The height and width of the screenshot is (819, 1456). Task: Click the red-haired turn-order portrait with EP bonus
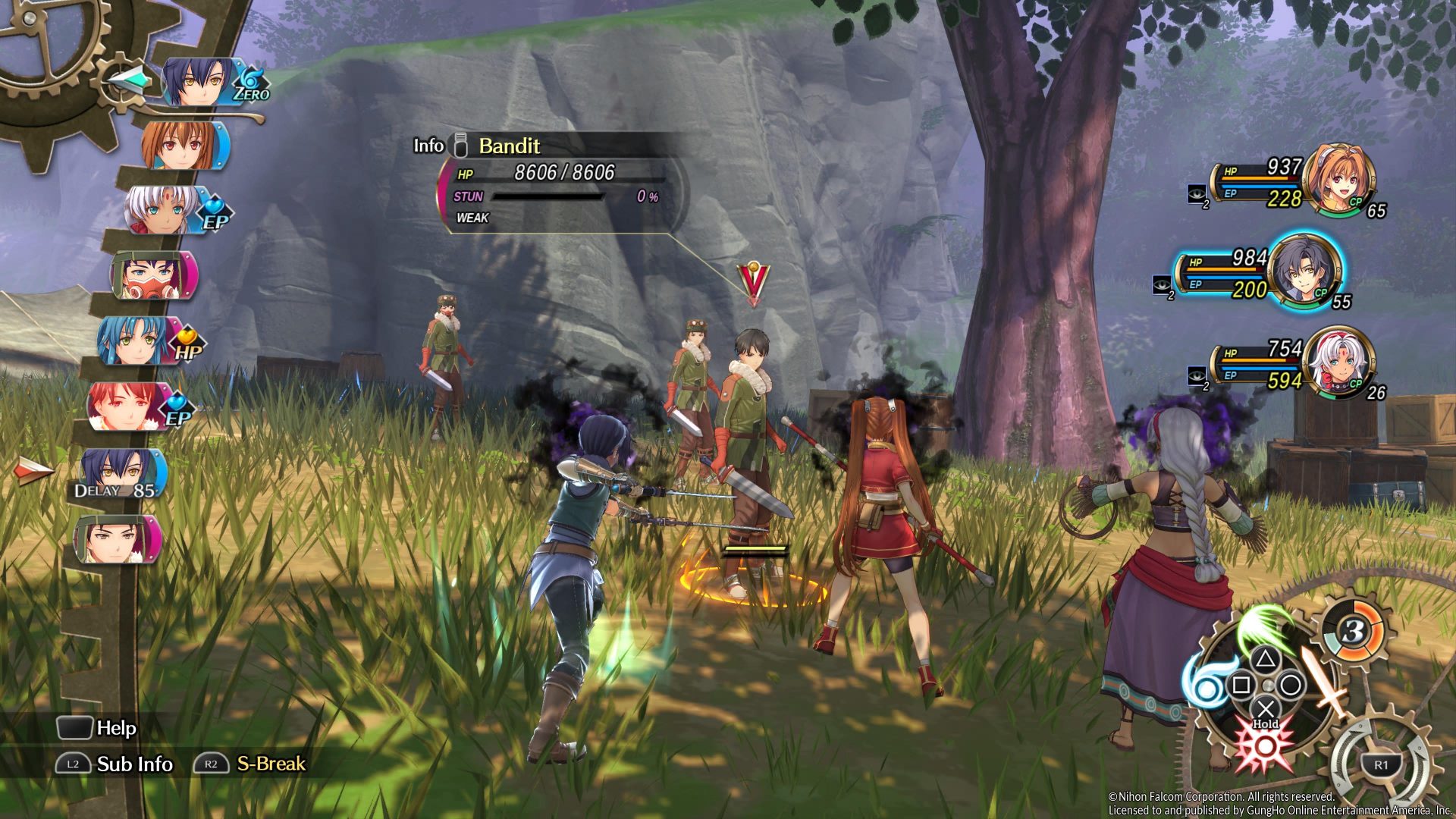[x=127, y=406]
